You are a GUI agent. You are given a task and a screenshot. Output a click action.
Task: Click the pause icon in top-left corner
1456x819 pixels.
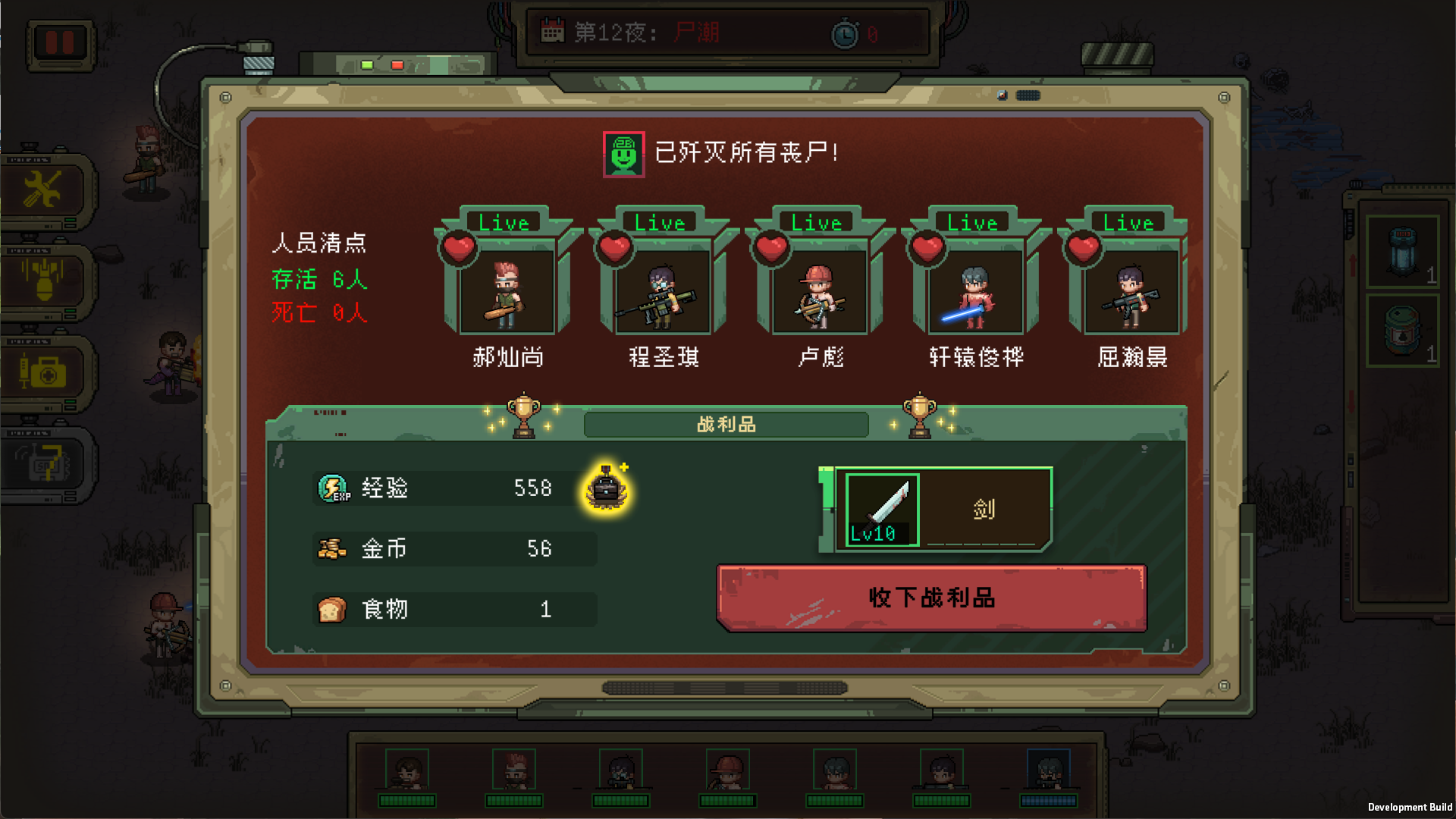pyautogui.click(x=59, y=44)
